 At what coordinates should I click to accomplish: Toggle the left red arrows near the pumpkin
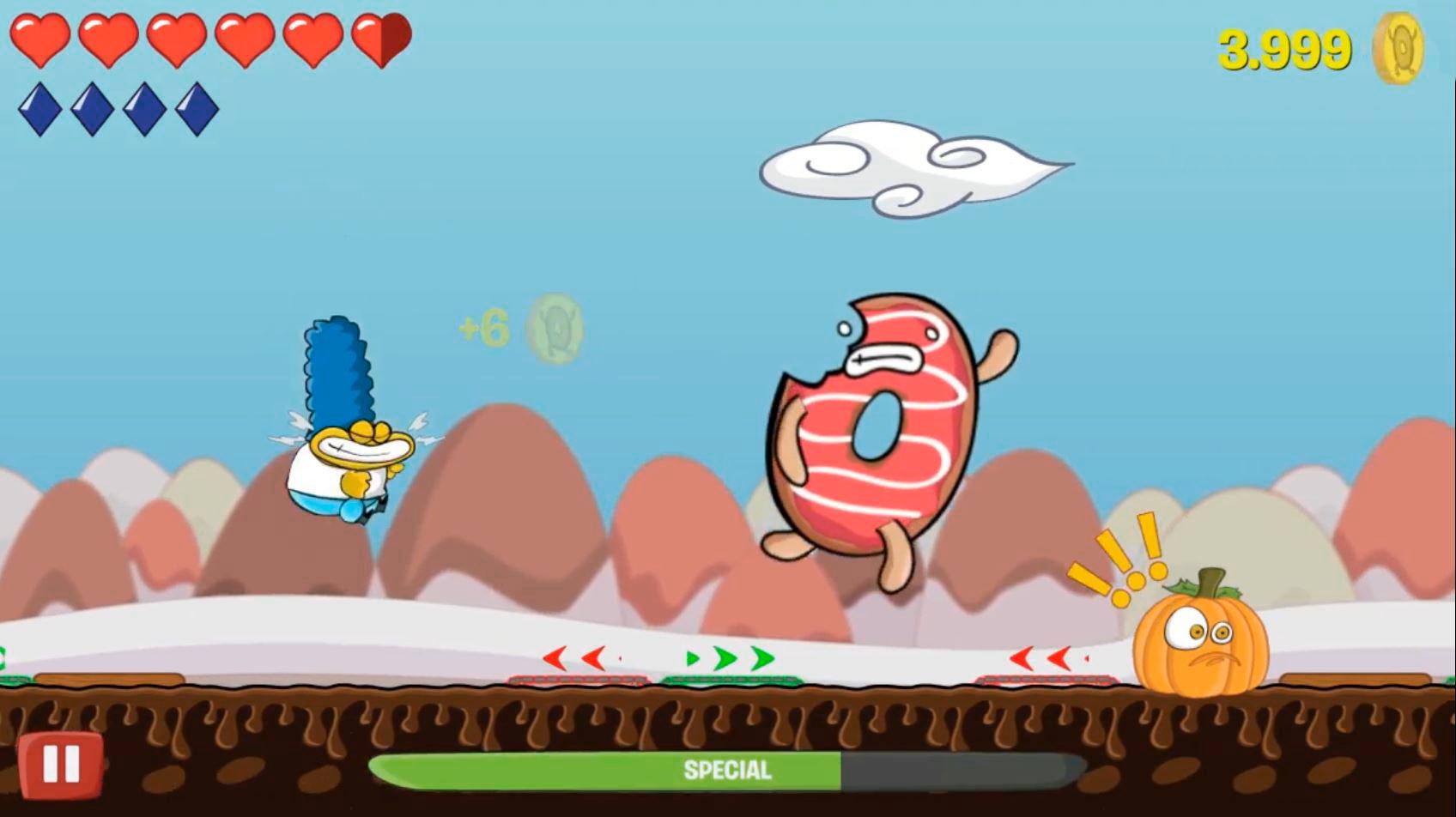[x=1046, y=659]
